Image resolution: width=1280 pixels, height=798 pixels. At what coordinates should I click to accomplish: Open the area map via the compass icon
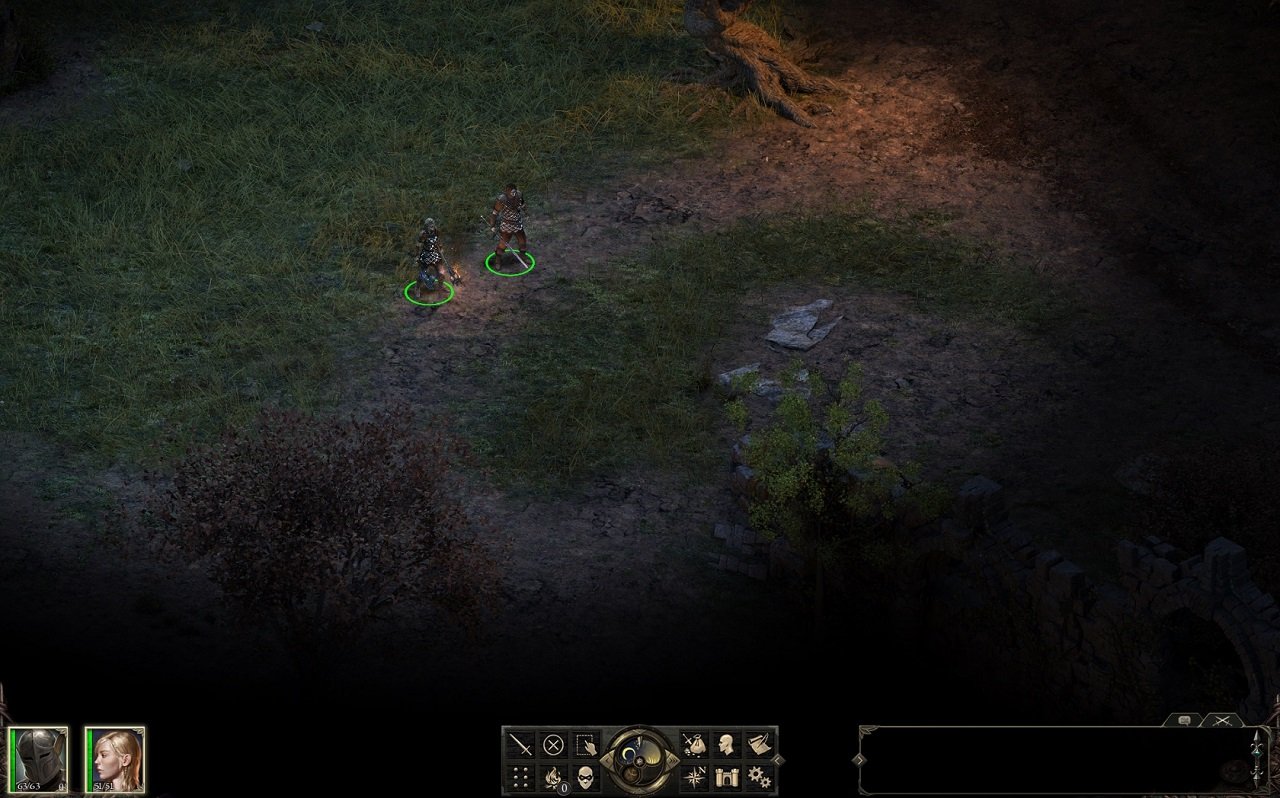[694, 776]
